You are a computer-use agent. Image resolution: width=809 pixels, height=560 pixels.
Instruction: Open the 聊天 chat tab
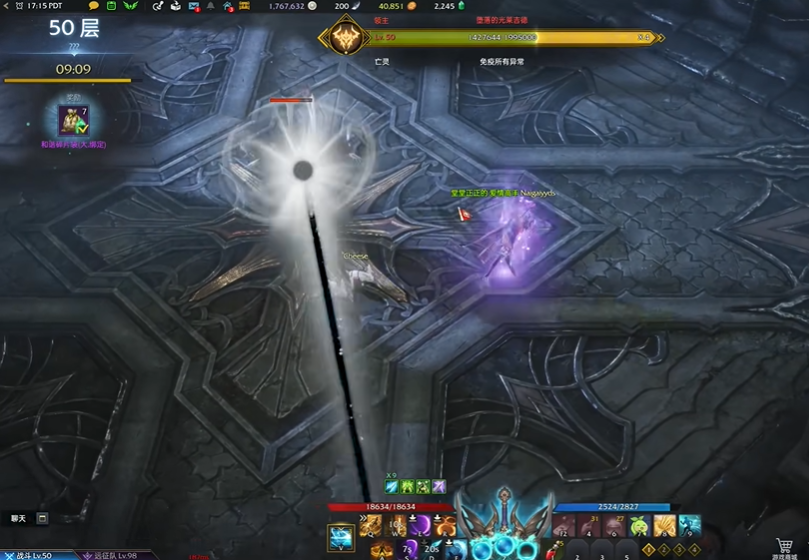pyautogui.click(x=18, y=518)
